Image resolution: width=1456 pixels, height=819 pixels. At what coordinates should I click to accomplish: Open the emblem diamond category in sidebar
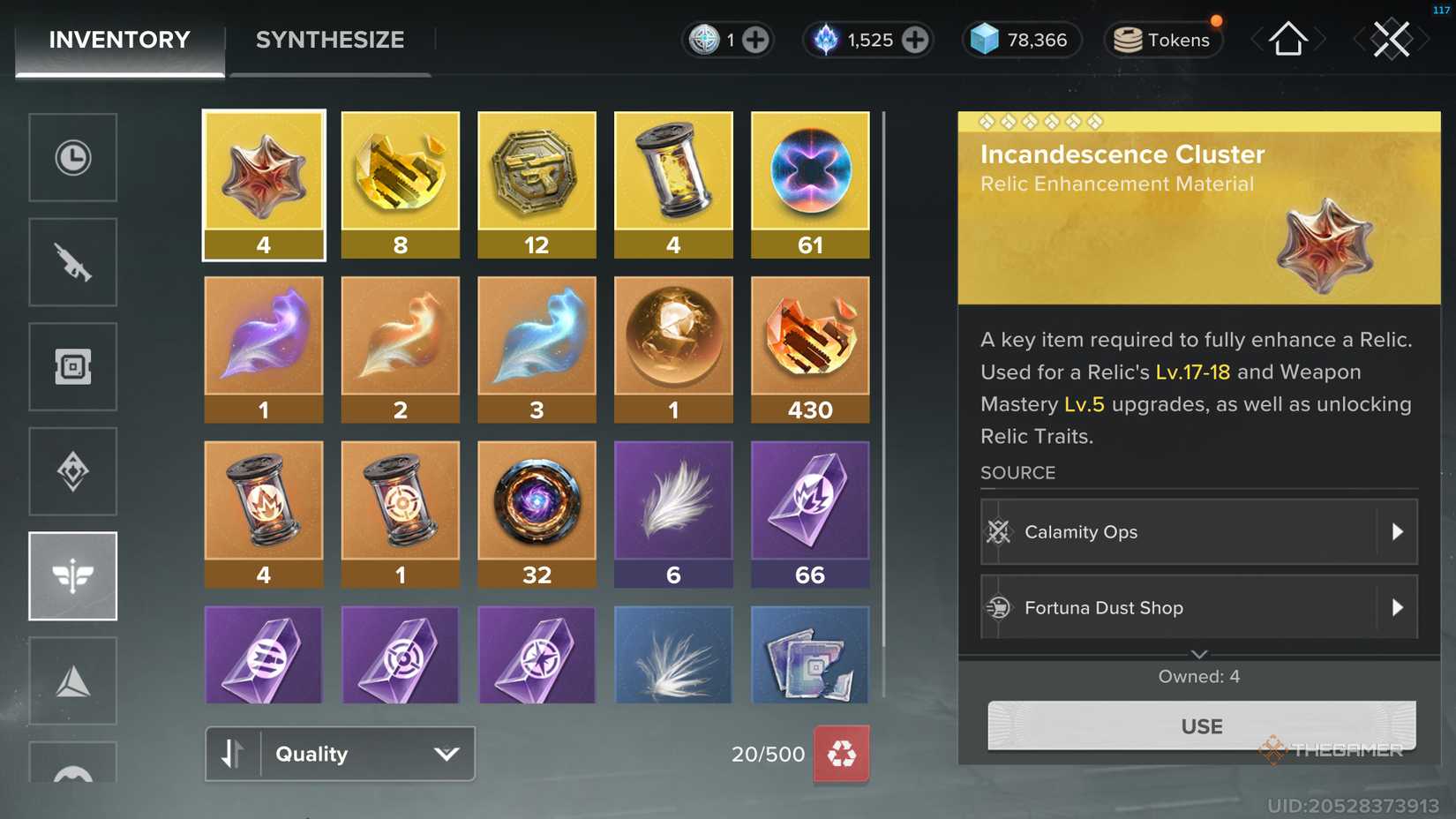click(x=73, y=471)
